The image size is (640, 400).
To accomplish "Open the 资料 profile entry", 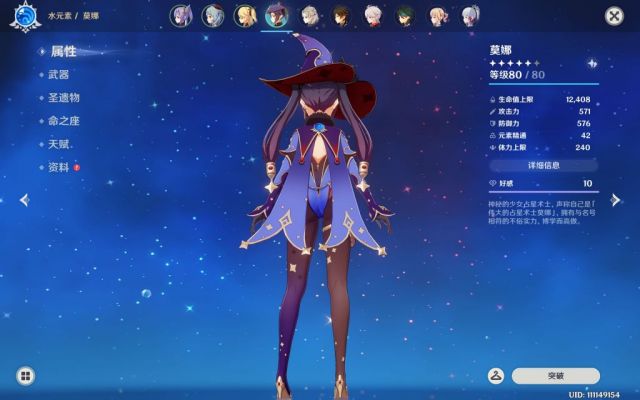I will [58, 167].
